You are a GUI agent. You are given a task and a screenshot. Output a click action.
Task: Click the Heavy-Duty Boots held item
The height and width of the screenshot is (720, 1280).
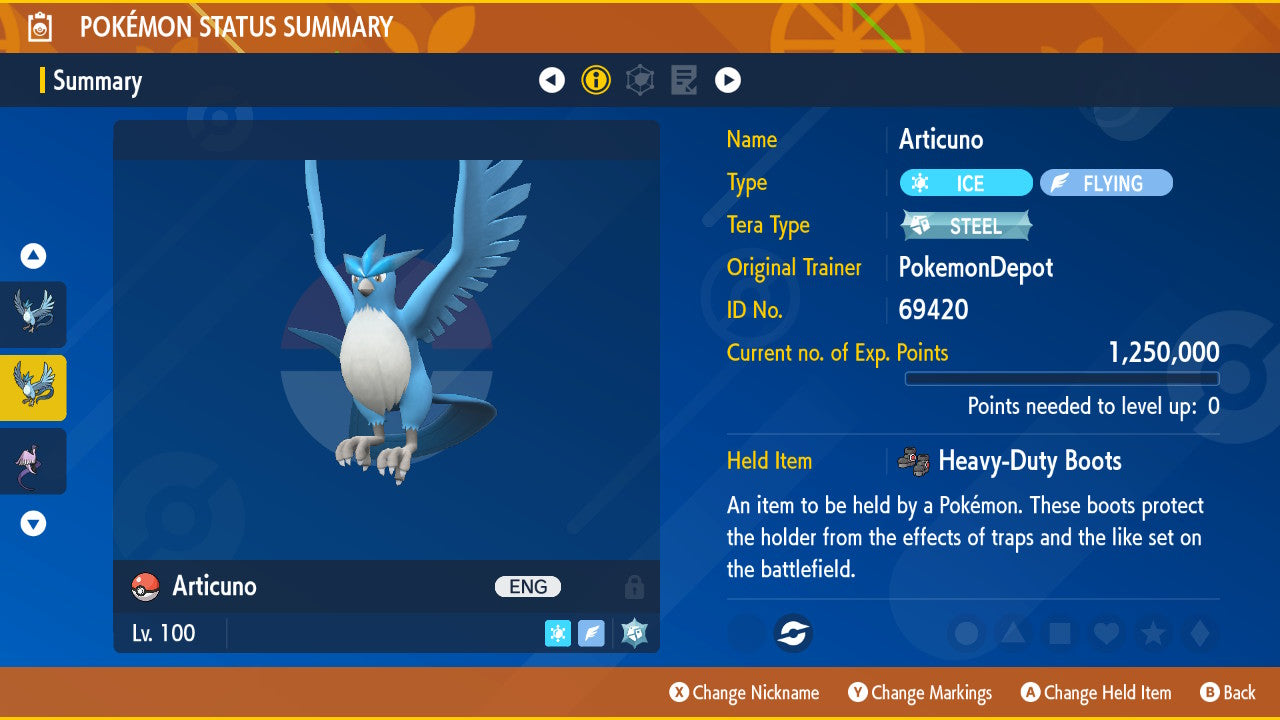coord(1028,461)
